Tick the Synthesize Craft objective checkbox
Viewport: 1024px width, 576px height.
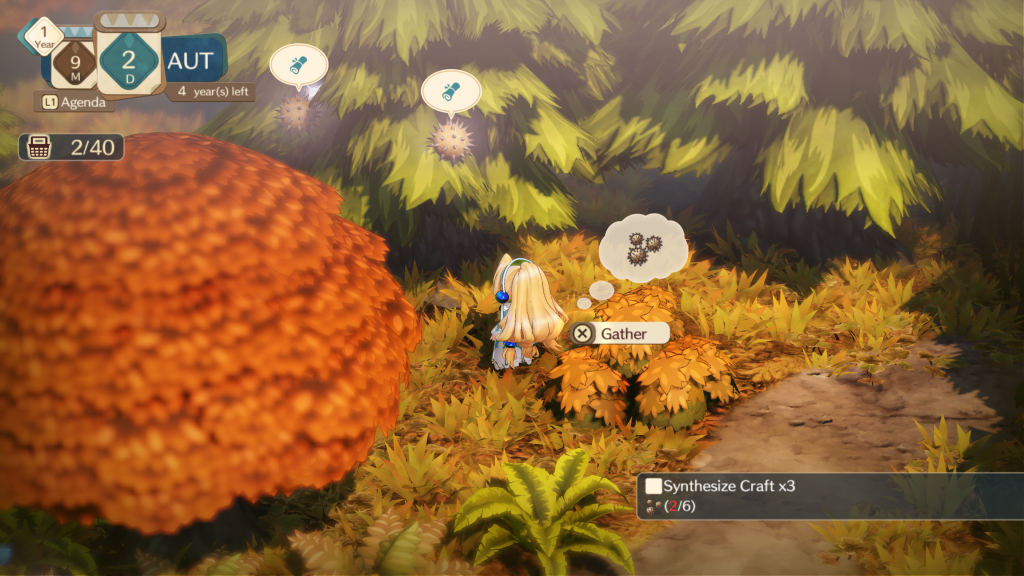pyautogui.click(x=653, y=486)
